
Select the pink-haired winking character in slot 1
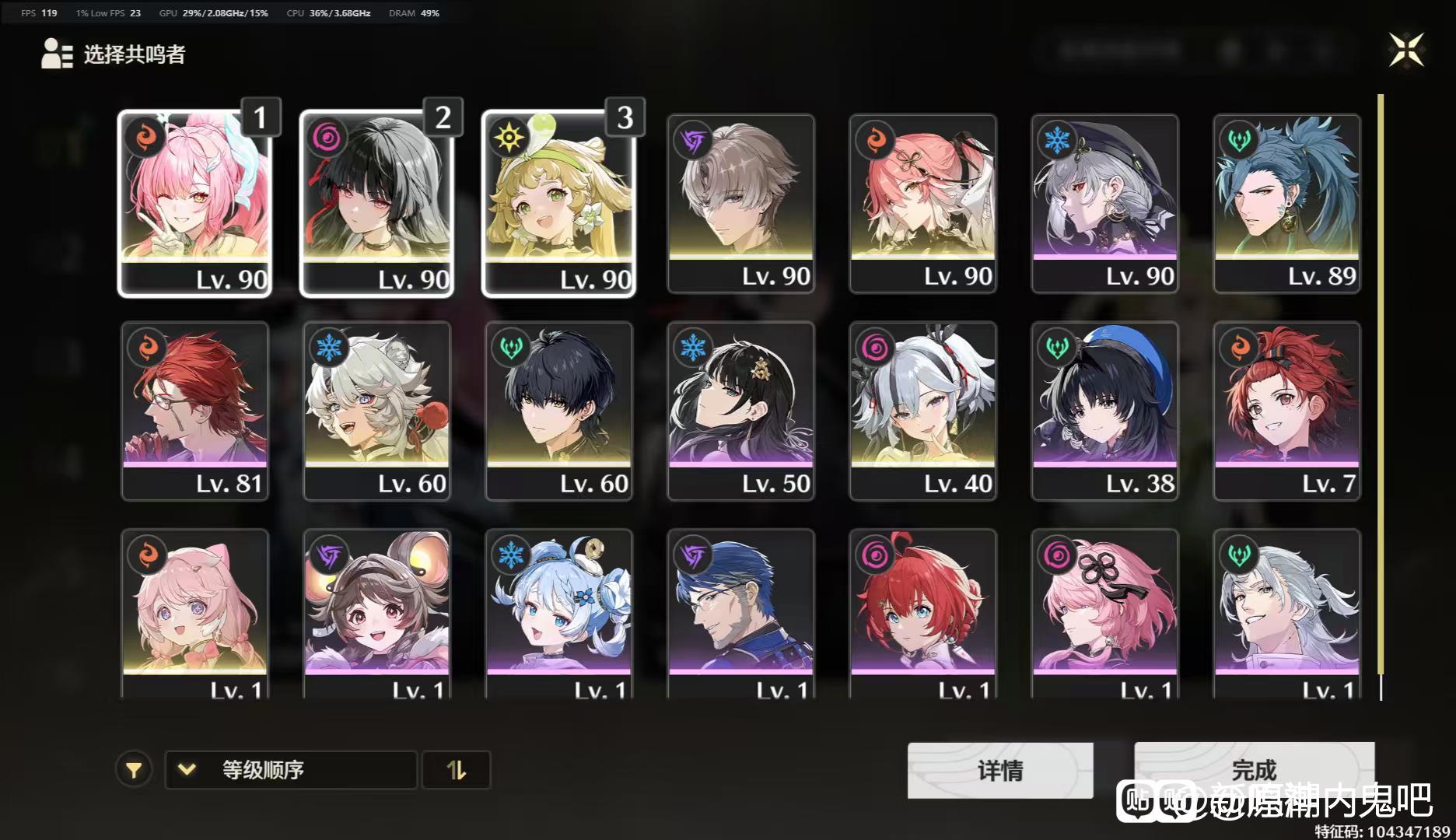pos(195,202)
